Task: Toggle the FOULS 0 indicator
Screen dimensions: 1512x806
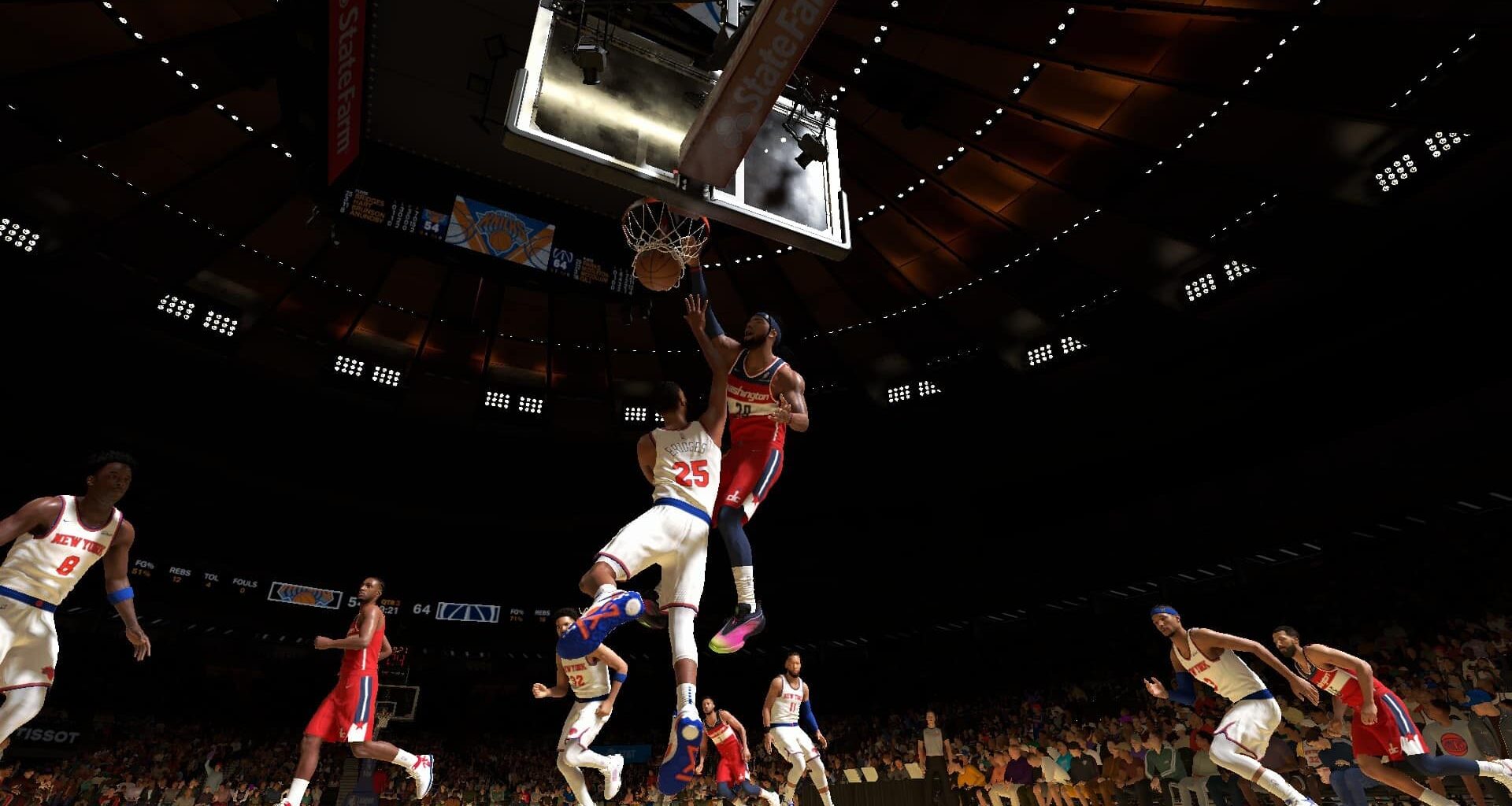Action: tap(246, 587)
